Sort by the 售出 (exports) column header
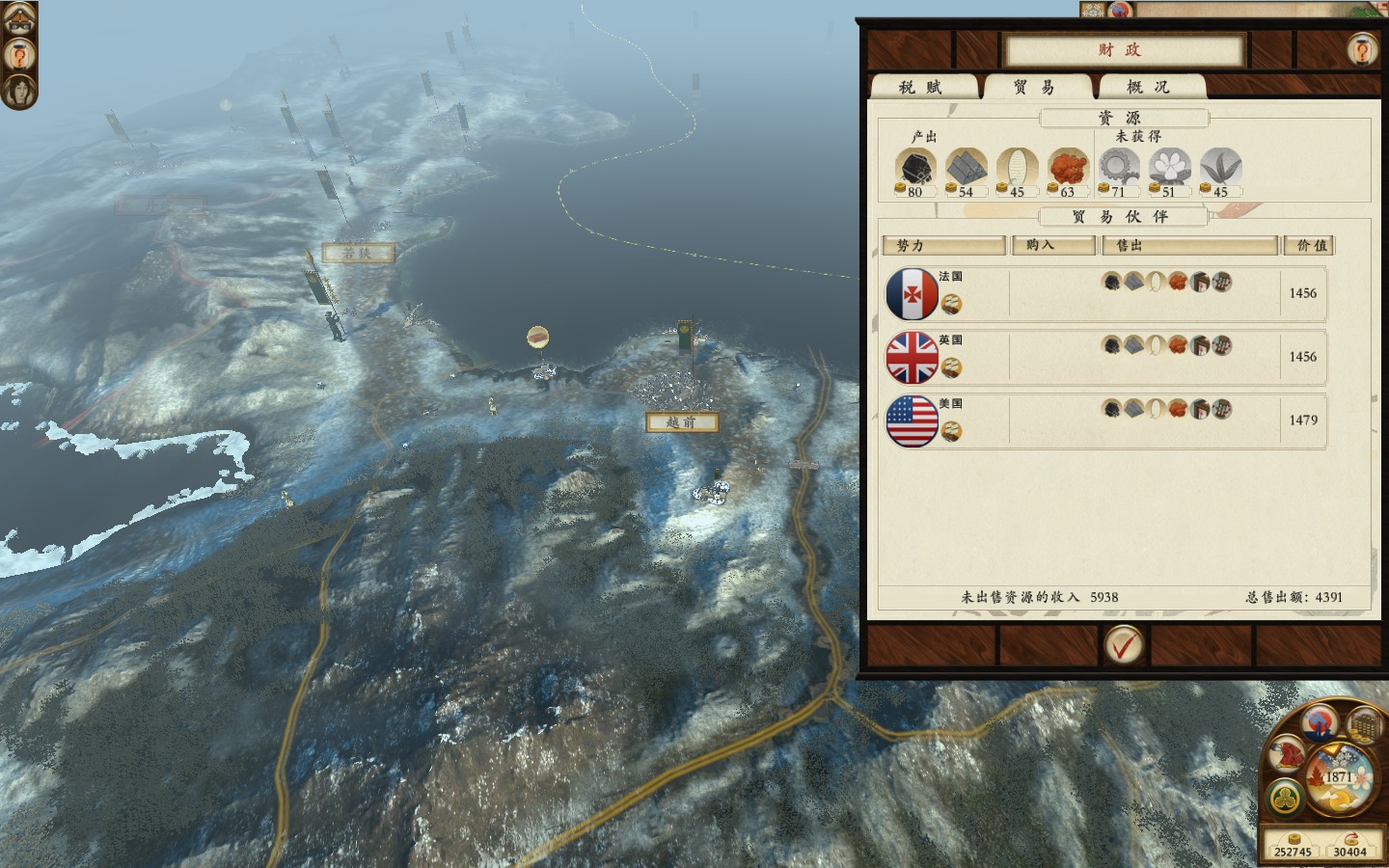This screenshot has width=1389, height=868. pyautogui.click(x=1188, y=246)
